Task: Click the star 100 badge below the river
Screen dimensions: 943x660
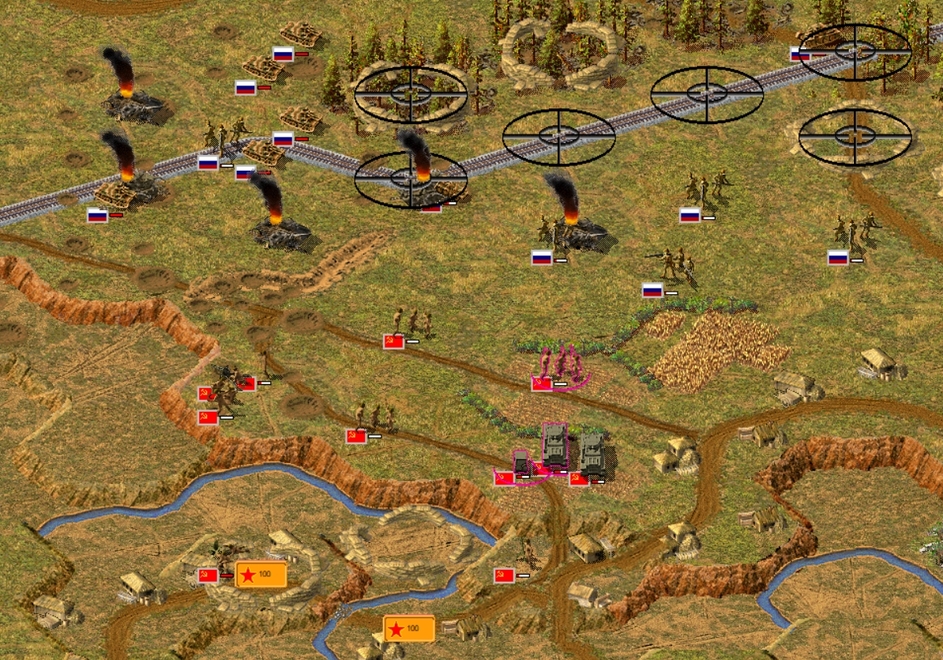Action: [409, 628]
